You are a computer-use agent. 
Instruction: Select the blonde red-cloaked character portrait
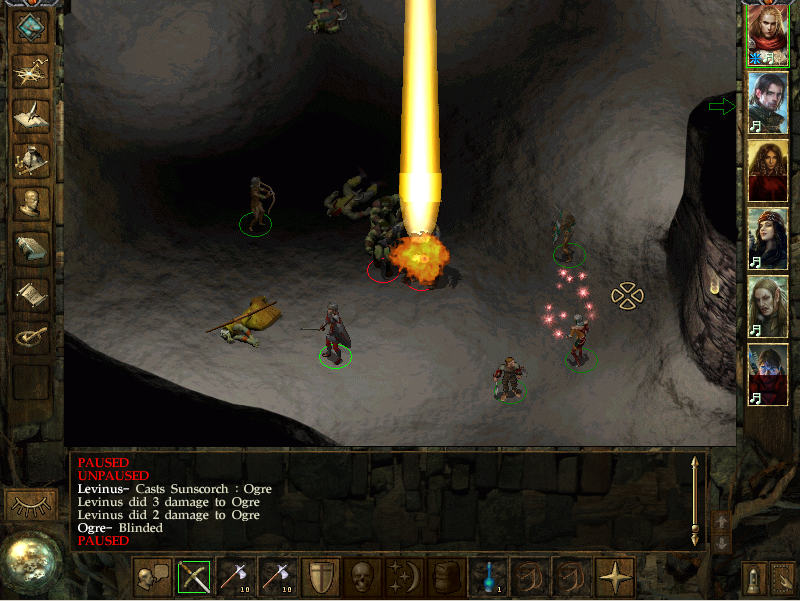[767, 36]
